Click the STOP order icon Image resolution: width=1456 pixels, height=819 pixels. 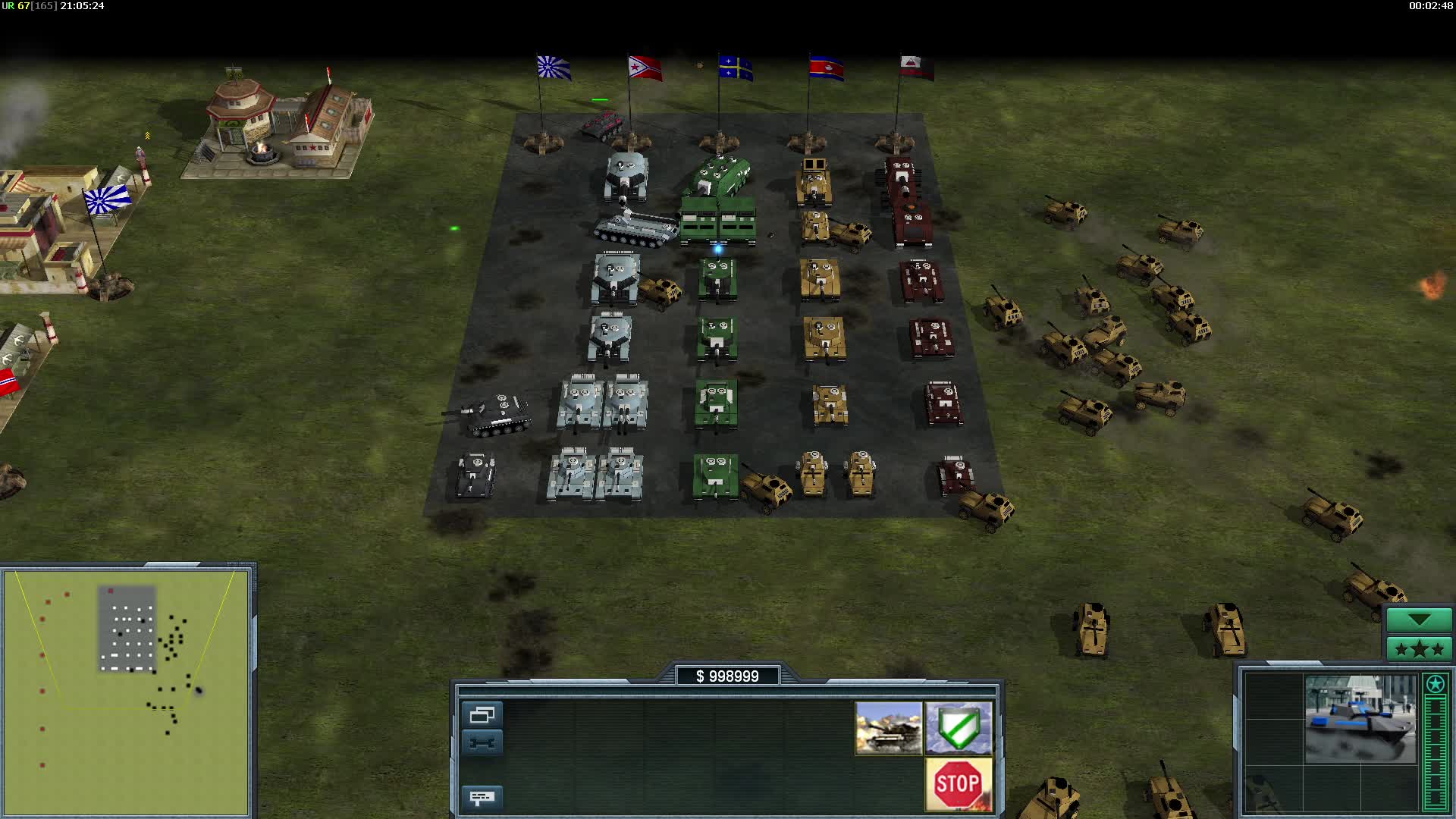(x=958, y=783)
